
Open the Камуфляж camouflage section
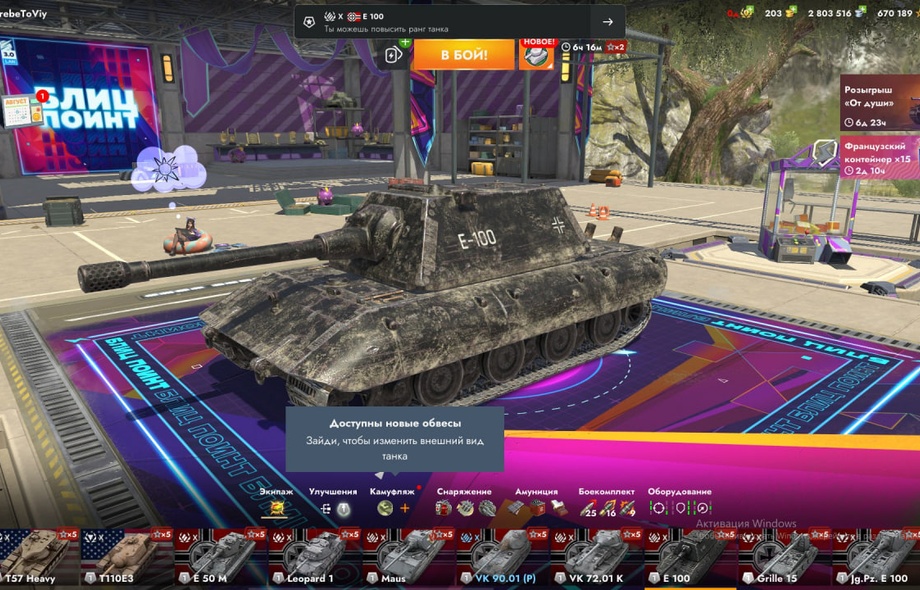(393, 508)
